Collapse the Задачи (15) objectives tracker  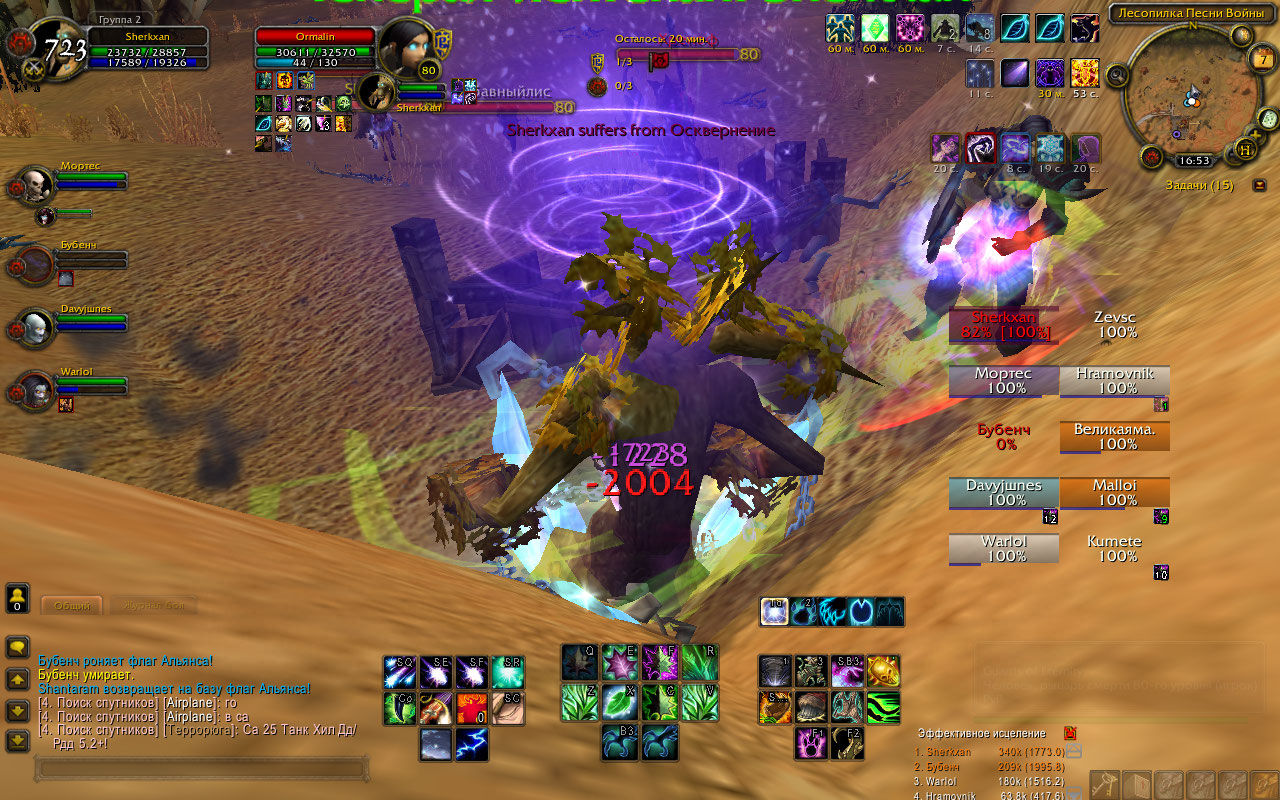coord(1259,184)
